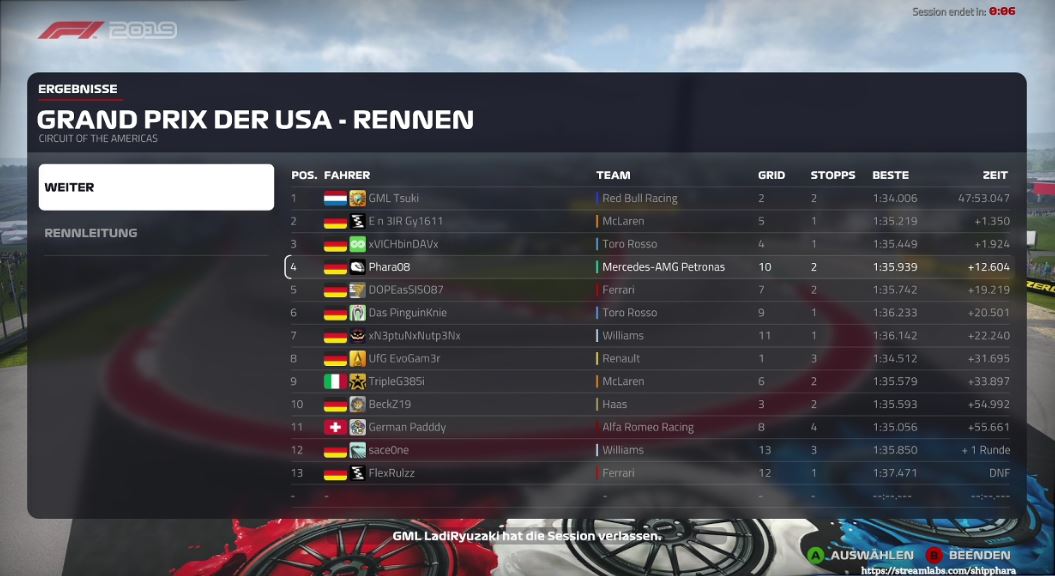
Task: Select DOPEasSIS087's Ferrari row
Action: pyautogui.click(x=650, y=290)
